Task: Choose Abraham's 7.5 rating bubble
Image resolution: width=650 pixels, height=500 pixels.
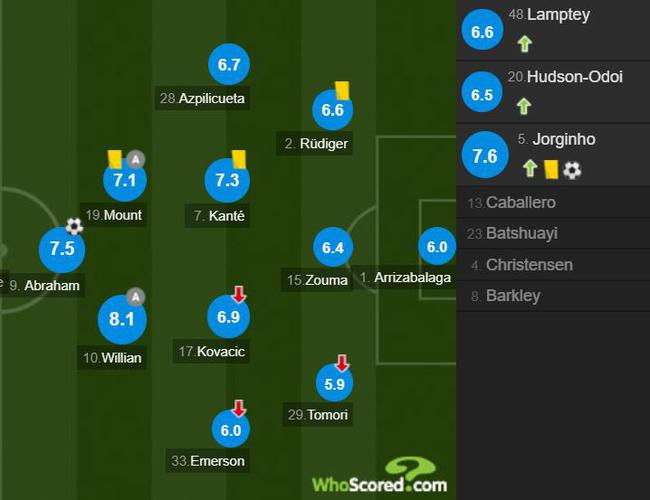Action: click(x=62, y=249)
